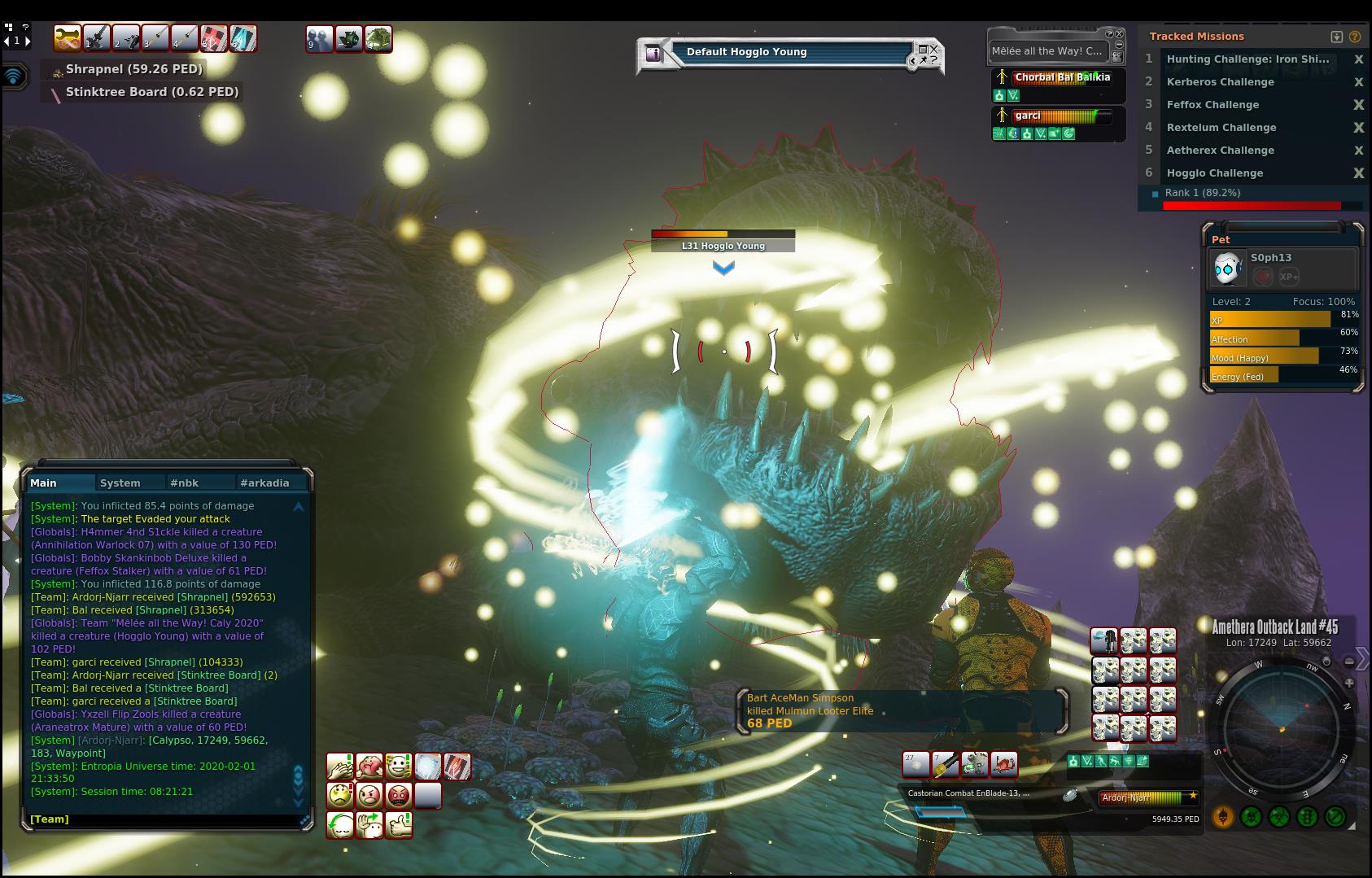Select team member garci
Image resolution: width=1372 pixels, height=878 pixels.
tap(1028, 116)
